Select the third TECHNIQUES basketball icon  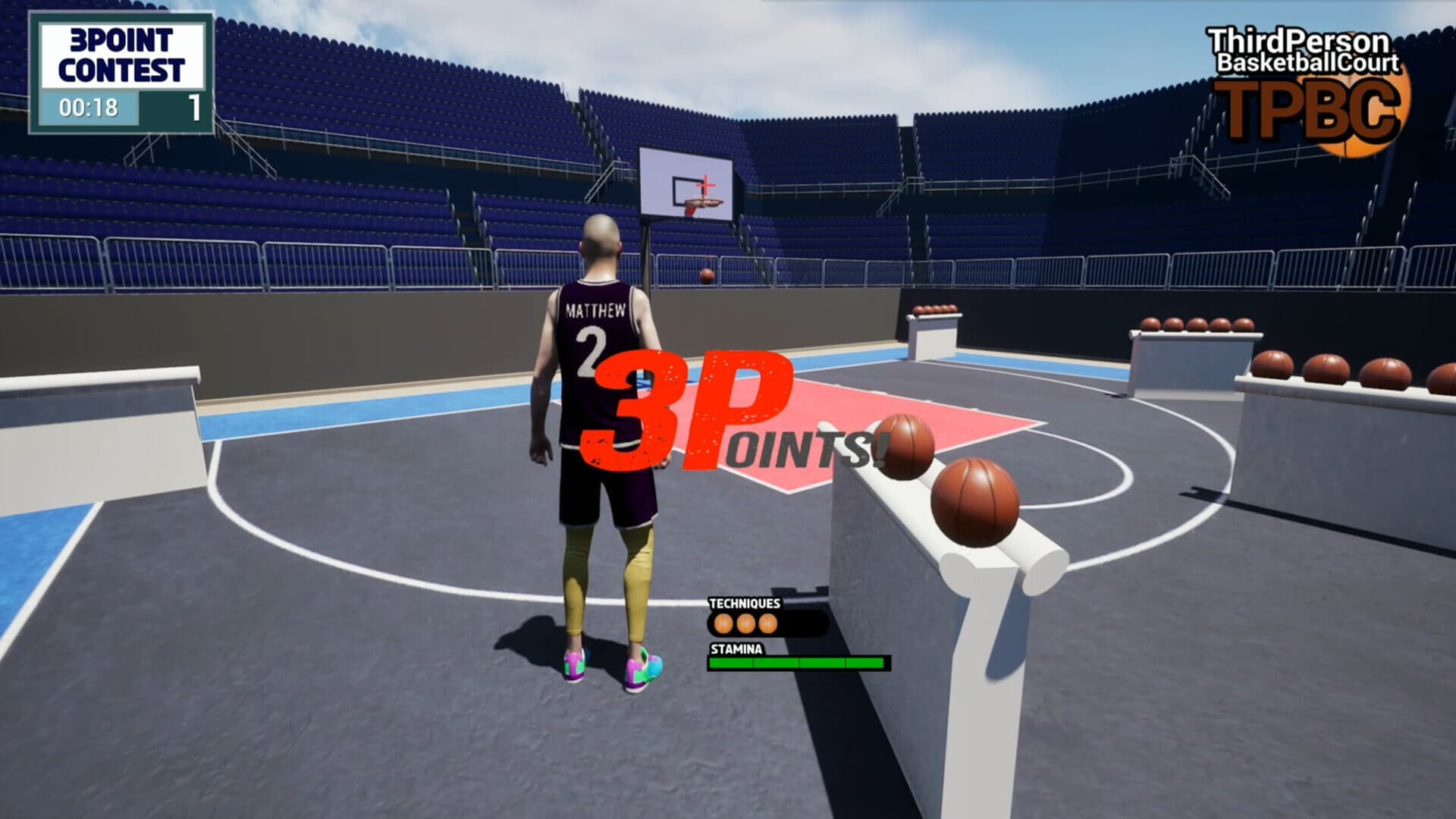(x=769, y=623)
